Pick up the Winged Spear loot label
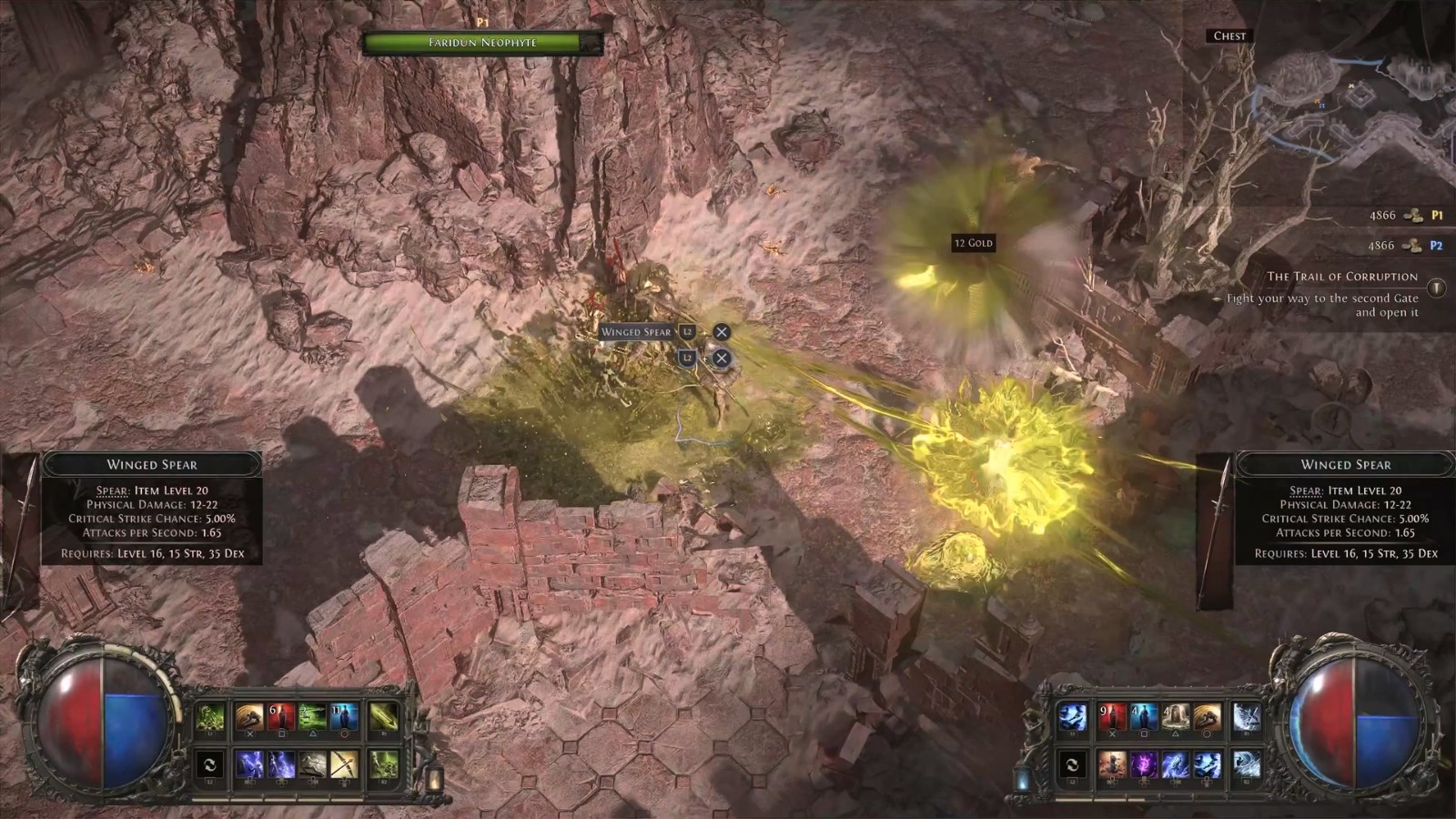Screen dimensions: 1456x819 [635, 332]
